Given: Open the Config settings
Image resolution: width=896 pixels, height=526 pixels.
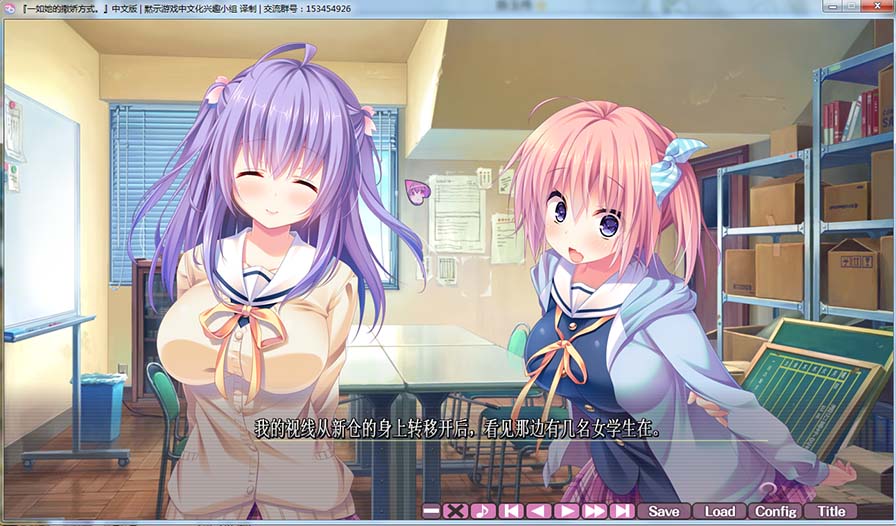Looking at the screenshot, I should (775, 511).
